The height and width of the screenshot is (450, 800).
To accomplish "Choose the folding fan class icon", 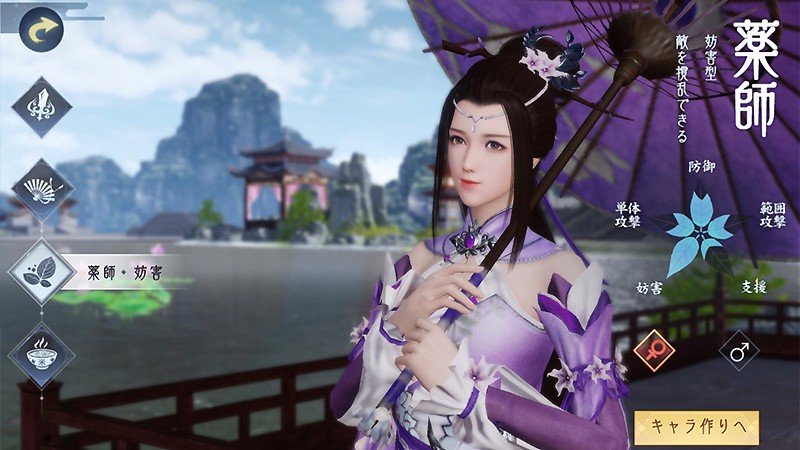I will pos(42,189).
